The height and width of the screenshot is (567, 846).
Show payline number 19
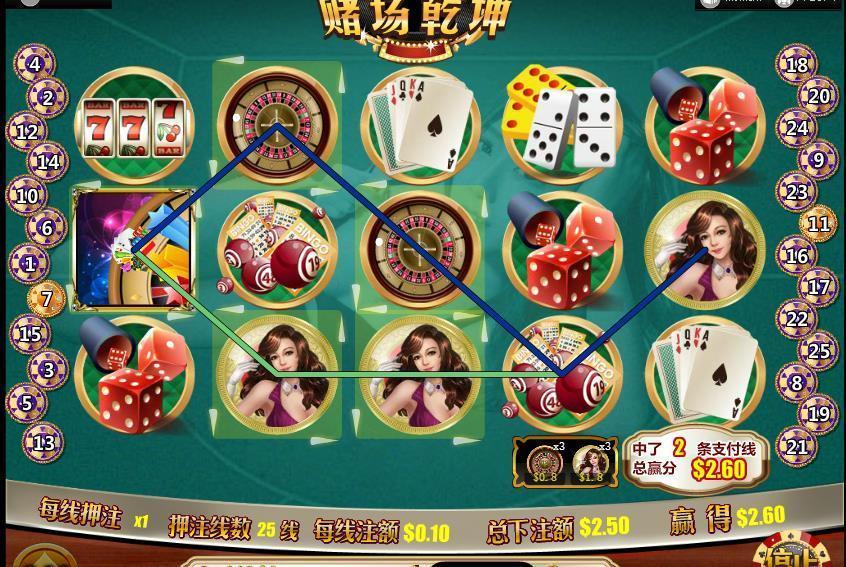(x=818, y=413)
